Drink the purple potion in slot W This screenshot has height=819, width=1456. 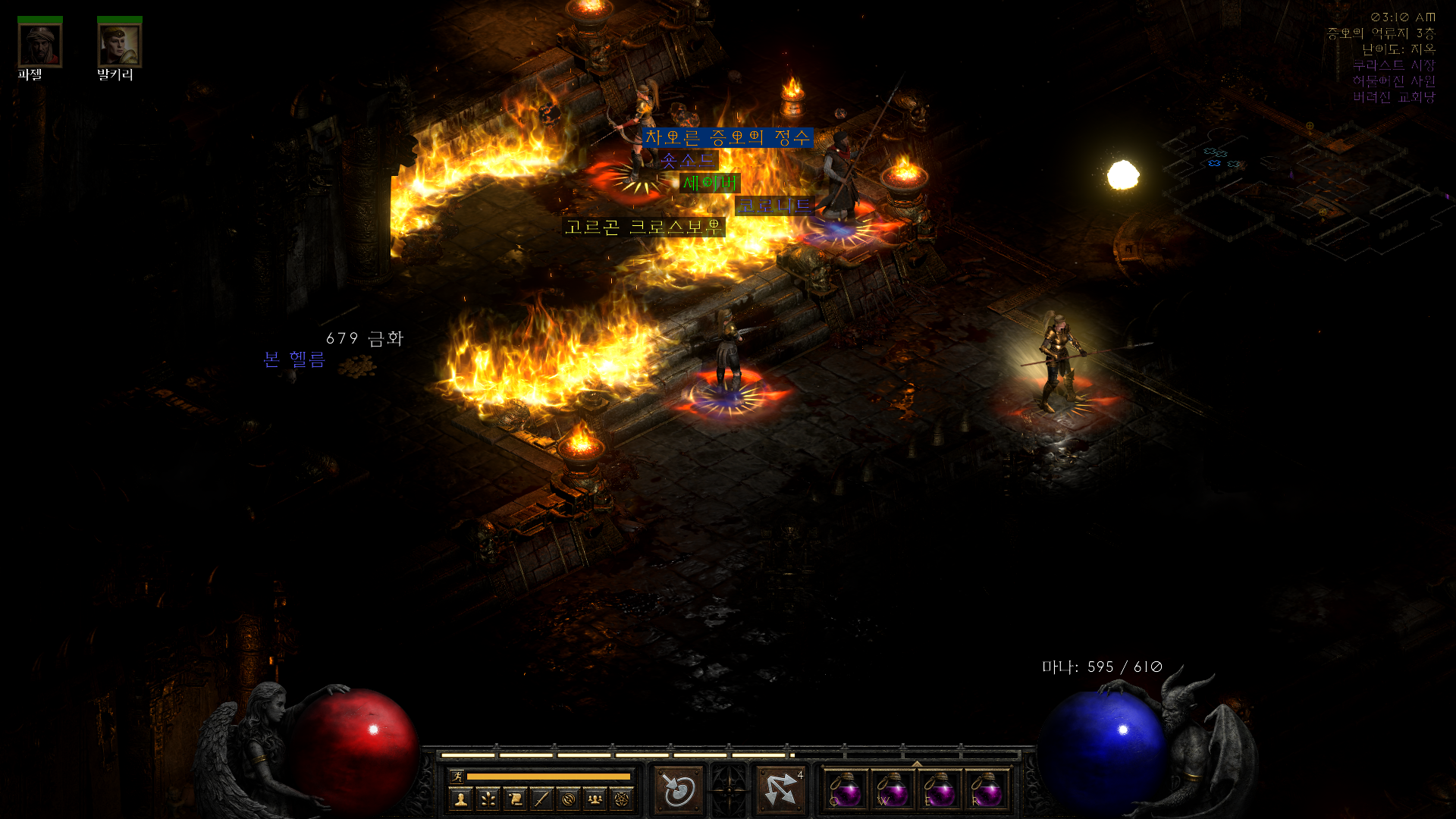(892, 790)
